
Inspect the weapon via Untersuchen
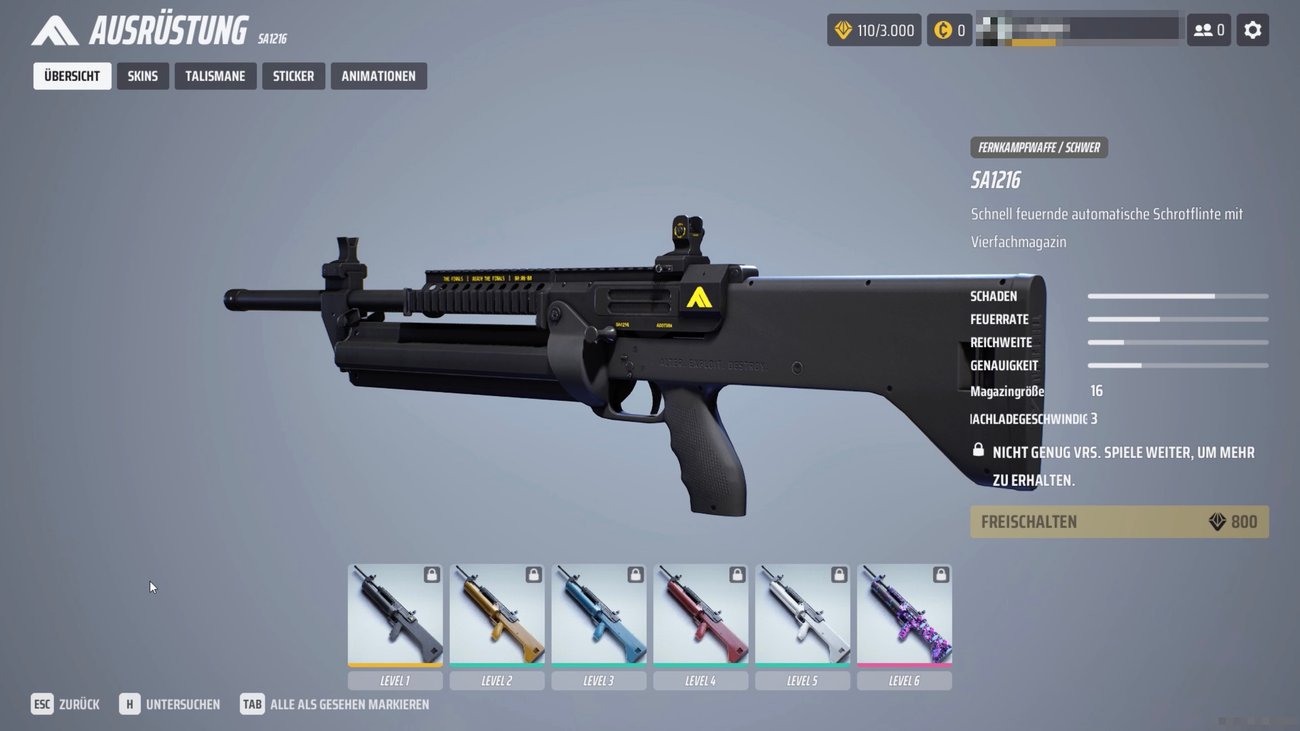pos(170,704)
